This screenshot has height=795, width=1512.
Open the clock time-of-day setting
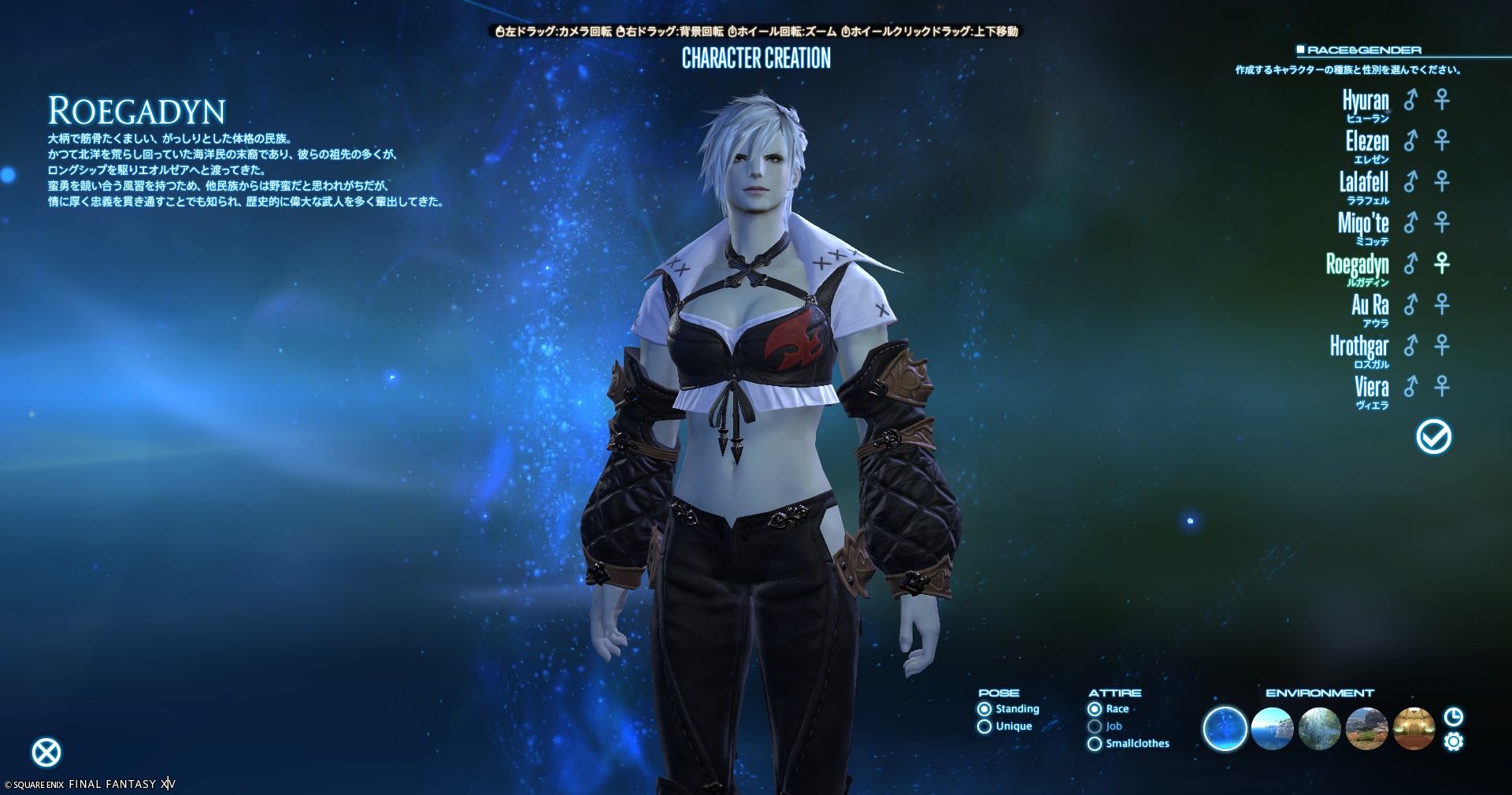(1454, 716)
